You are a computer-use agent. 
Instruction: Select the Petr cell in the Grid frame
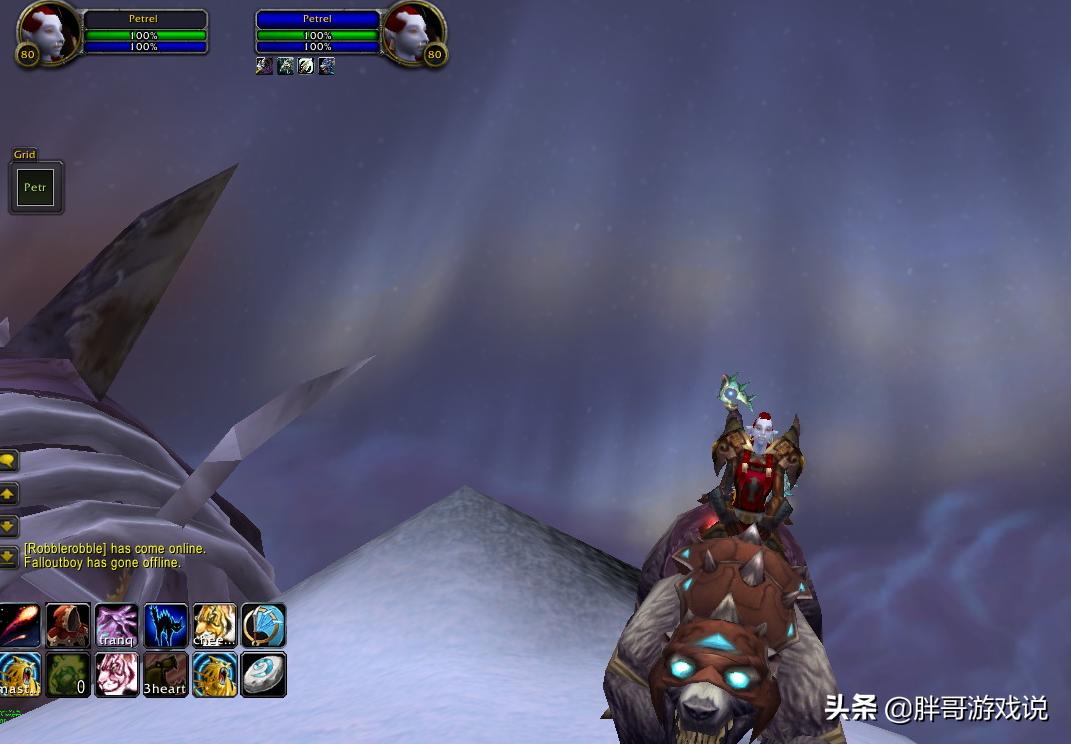[35, 187]
